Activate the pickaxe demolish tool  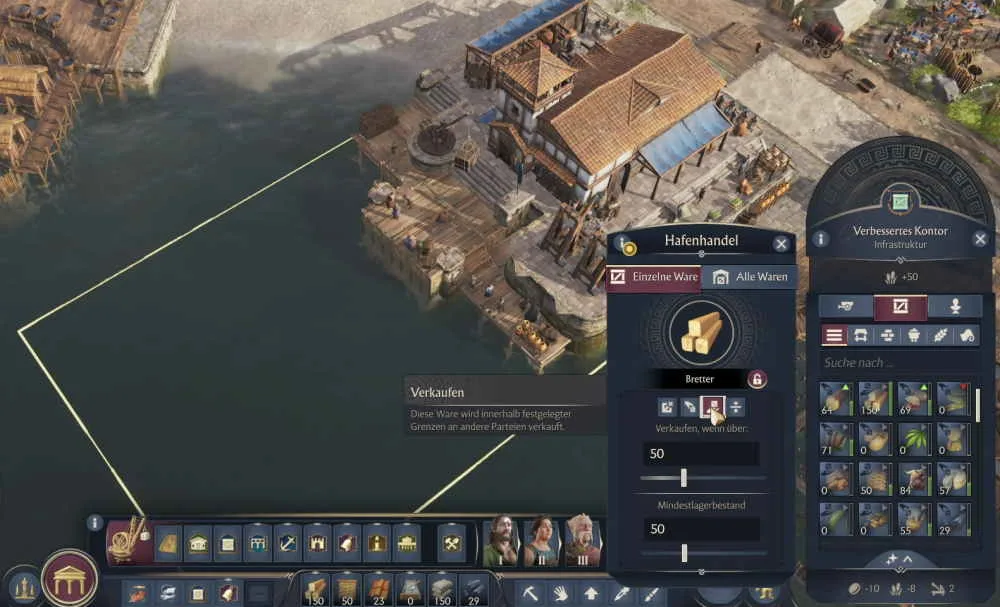(x=529, y=593)
